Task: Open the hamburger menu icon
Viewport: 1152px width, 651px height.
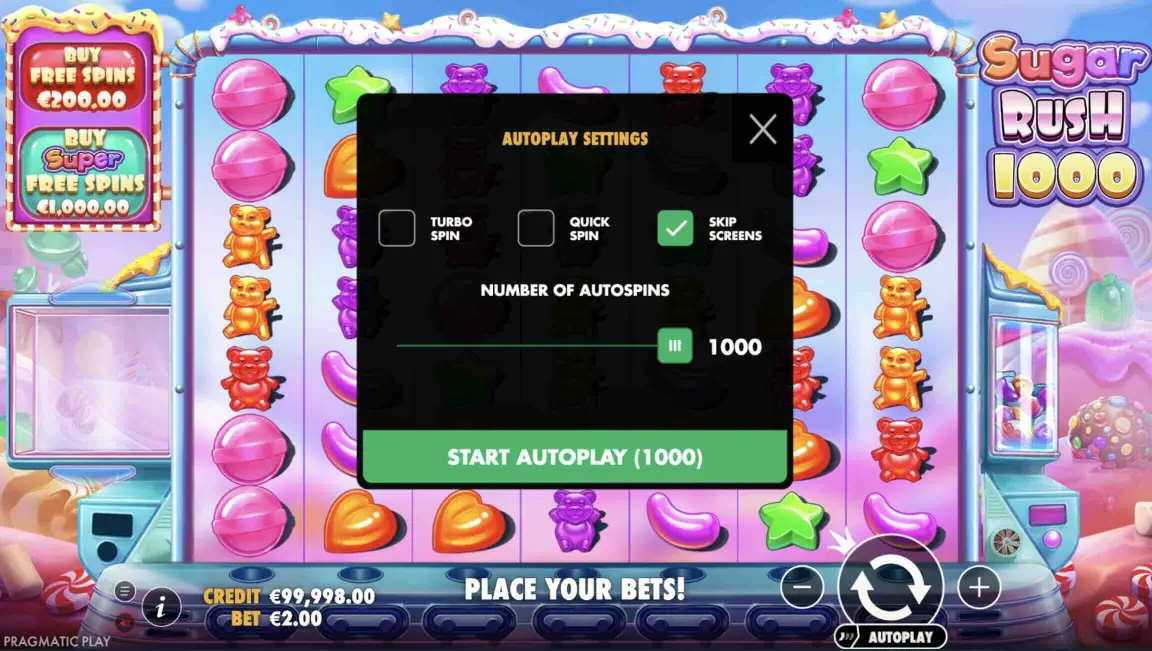Action: [x=124, y=590]
